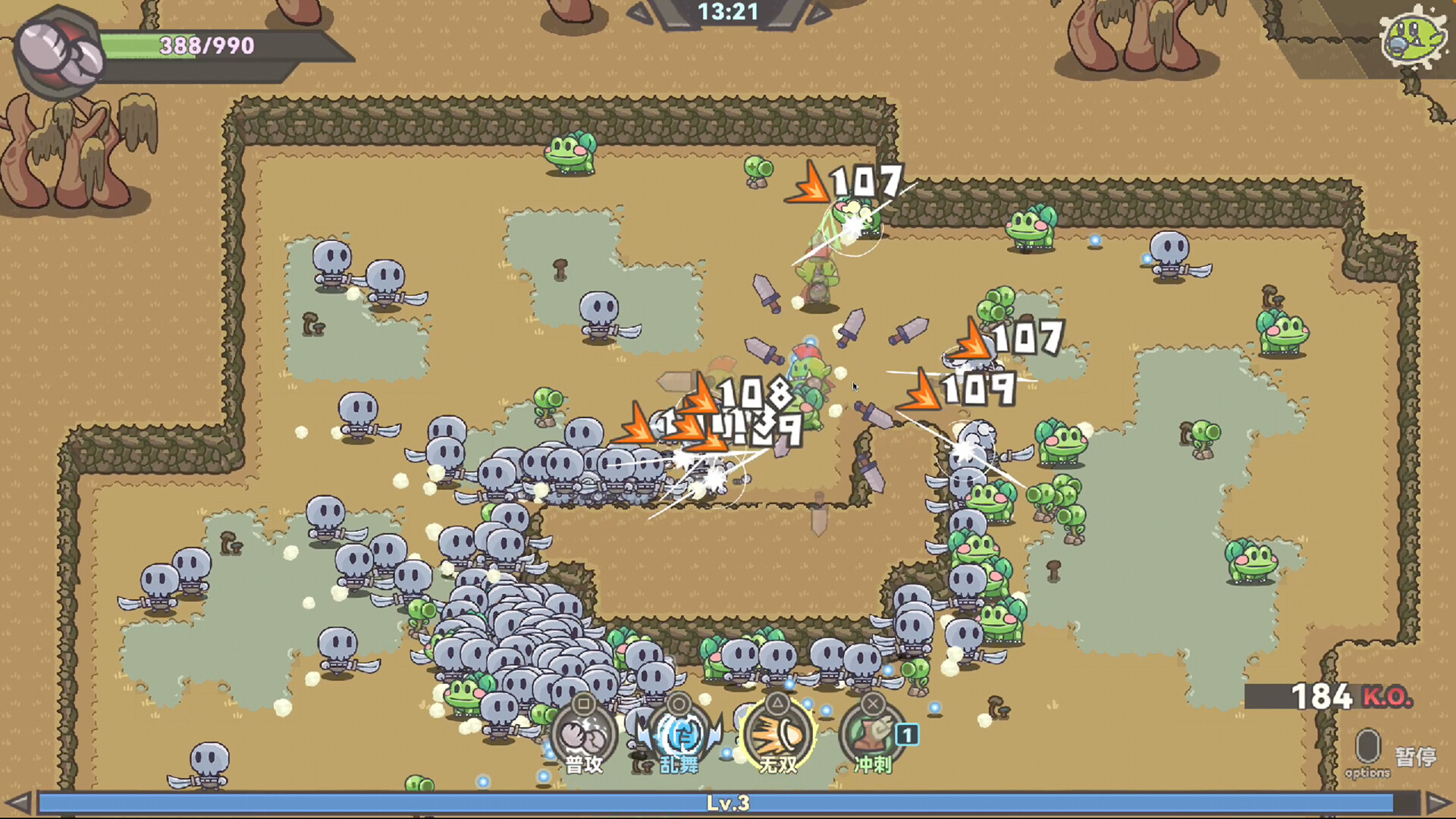This screenshot has height=819, width=1456.
Task: Toggle the circle button marker above 乱舞
Action: pyautogui.click(x=679, y=704)
